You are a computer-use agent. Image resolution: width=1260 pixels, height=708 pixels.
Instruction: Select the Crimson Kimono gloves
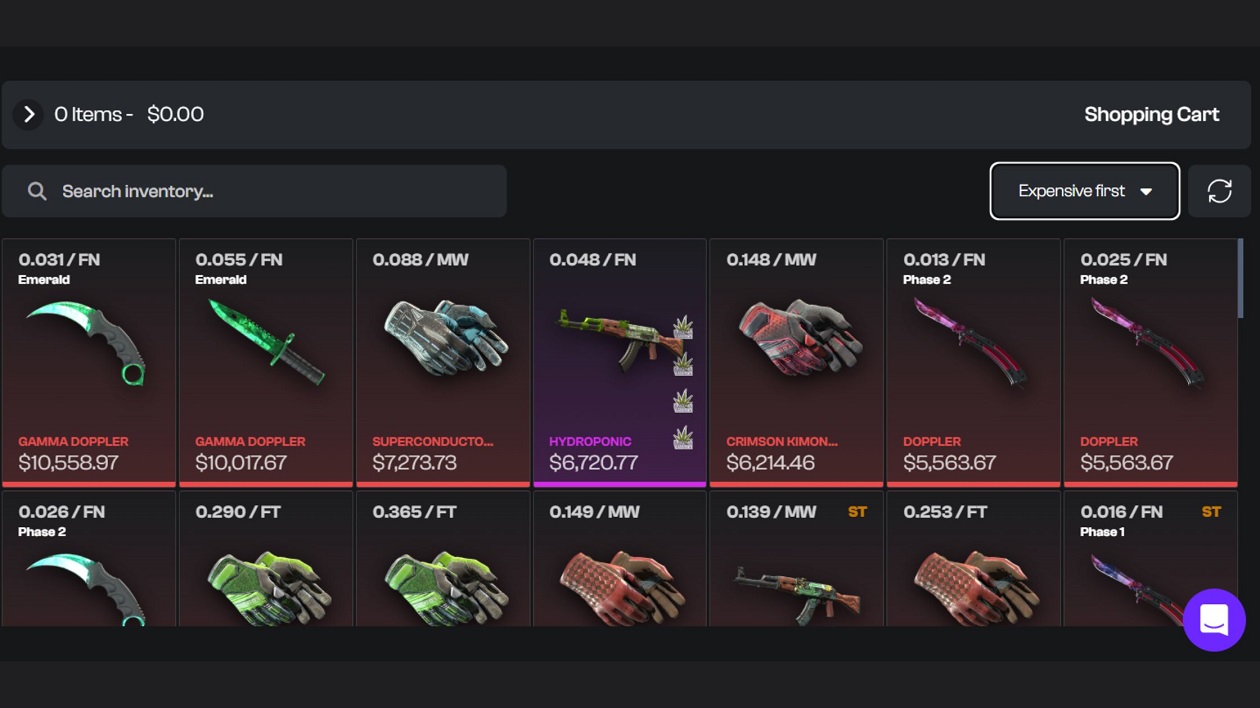[x=796, y=361]
